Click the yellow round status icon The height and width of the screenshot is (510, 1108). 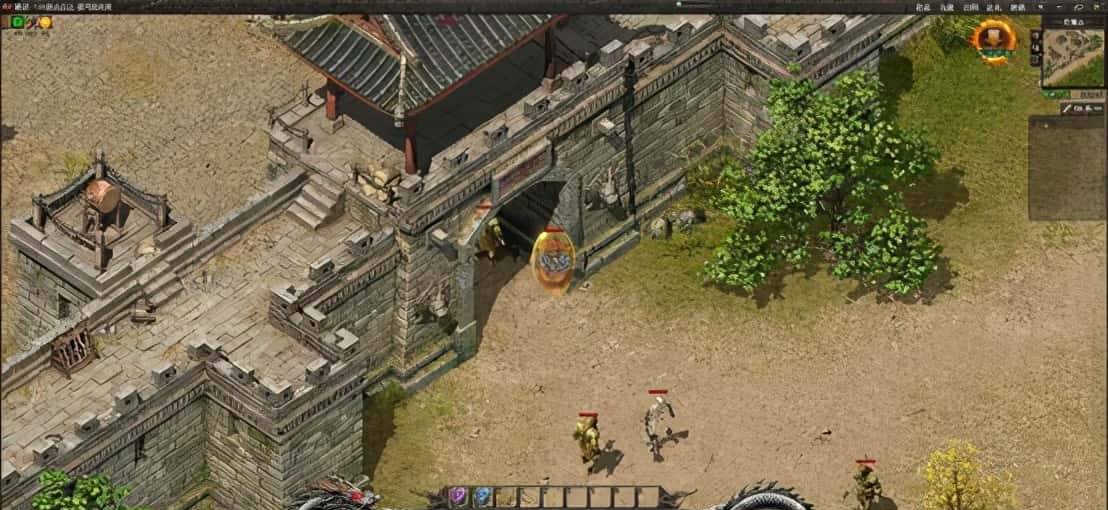(45, 21)
